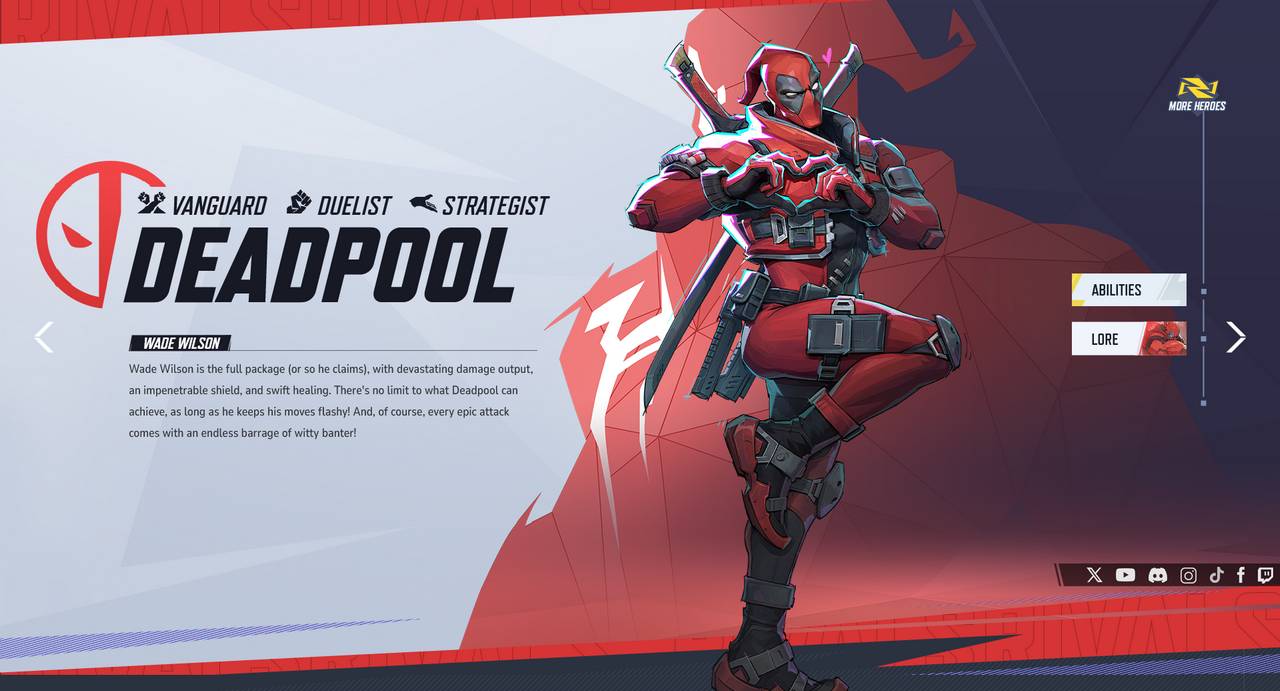This screenshot has height=691, width=1280.
Task: Go to the Twitch channel icon
Action: click(1265, 575)
